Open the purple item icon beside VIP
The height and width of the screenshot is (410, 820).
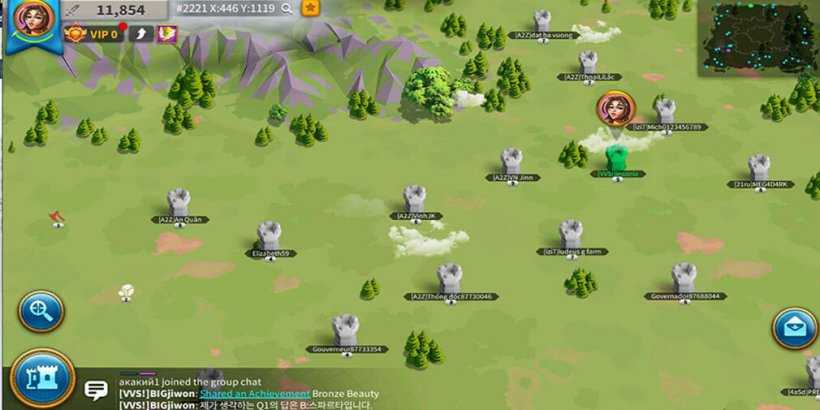(x=167, y=34)
